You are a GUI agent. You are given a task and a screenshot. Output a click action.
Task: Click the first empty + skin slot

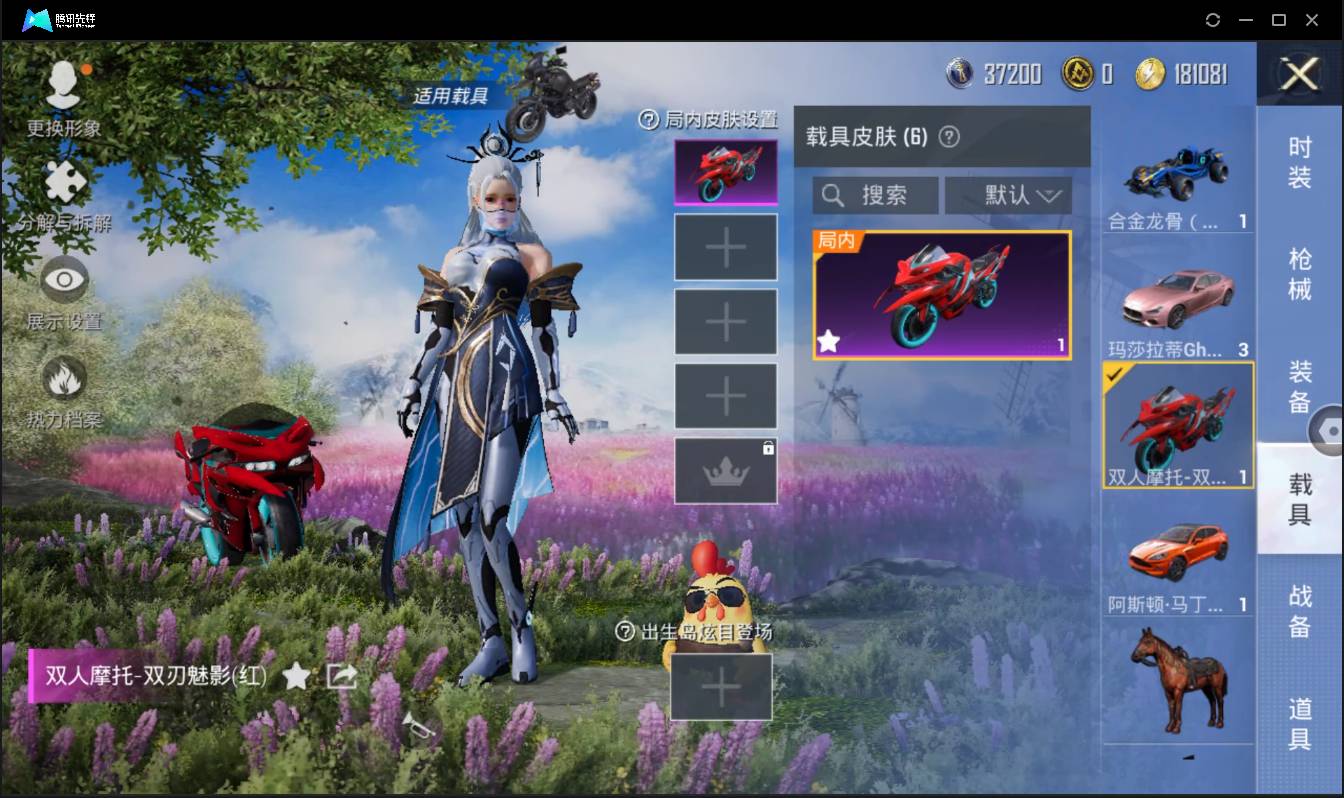(x=726, y=246)
